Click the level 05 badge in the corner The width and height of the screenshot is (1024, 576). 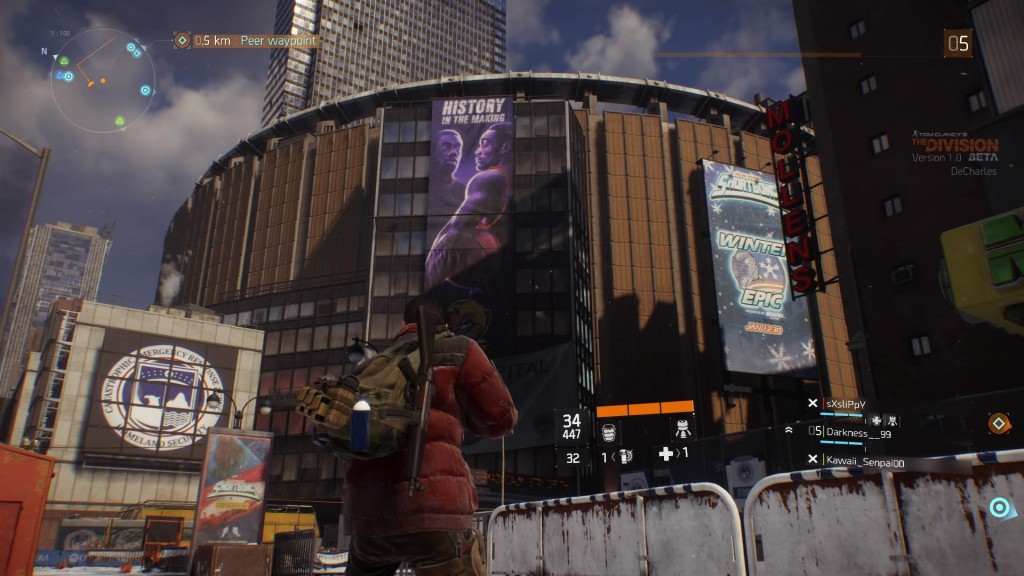tap(958, 43)
